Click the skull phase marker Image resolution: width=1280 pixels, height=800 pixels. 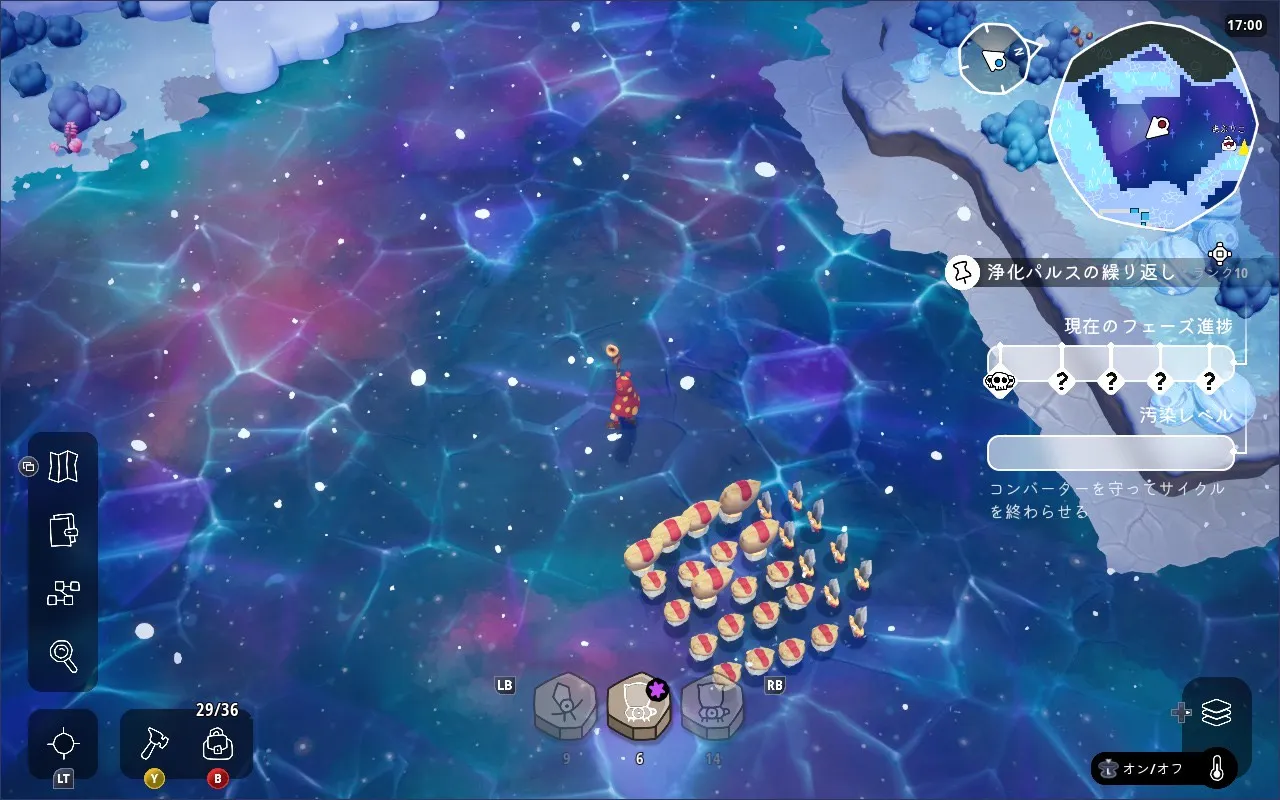[x=999, y=381]
